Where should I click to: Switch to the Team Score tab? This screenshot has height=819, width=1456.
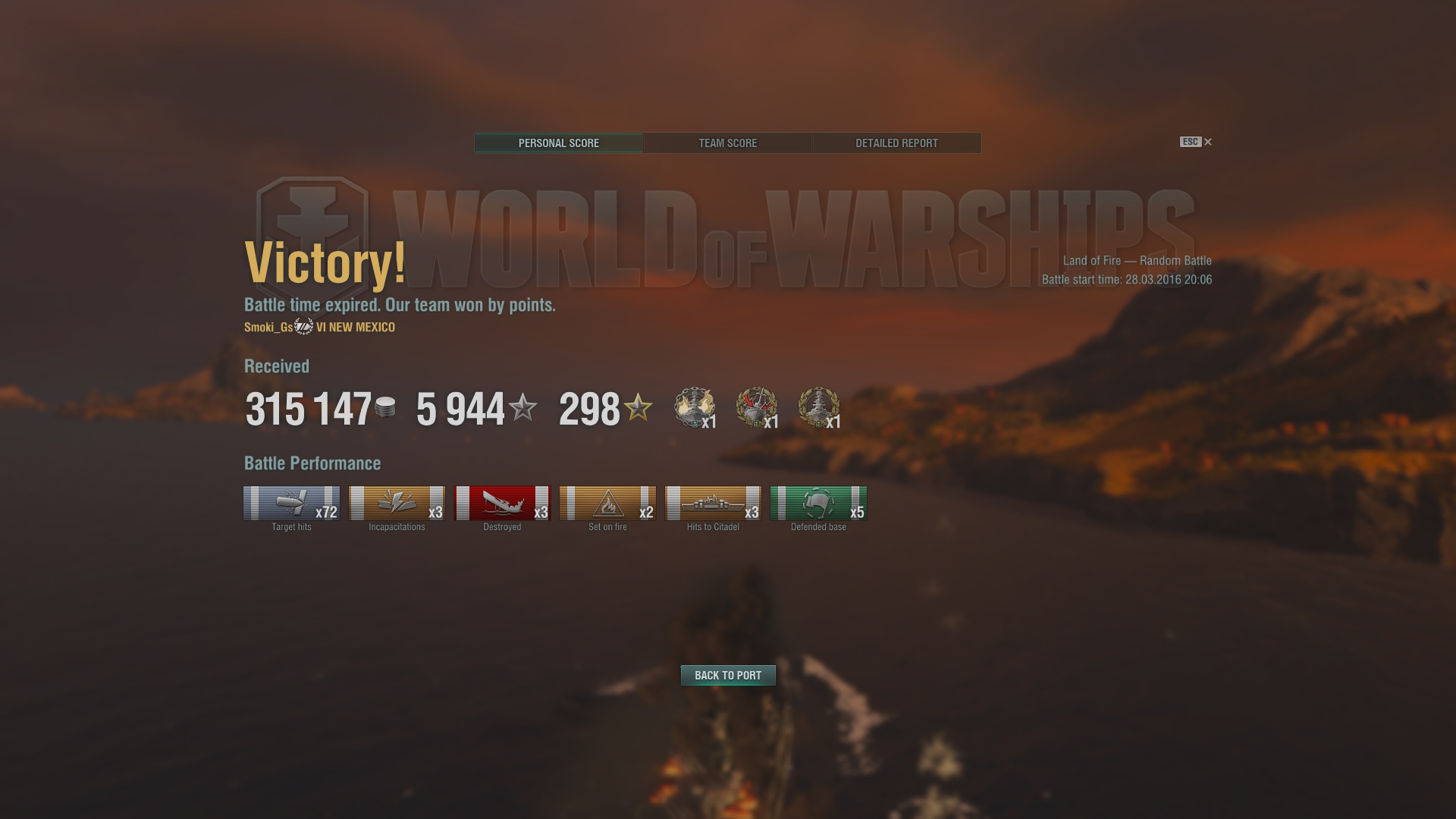[727, 143]
